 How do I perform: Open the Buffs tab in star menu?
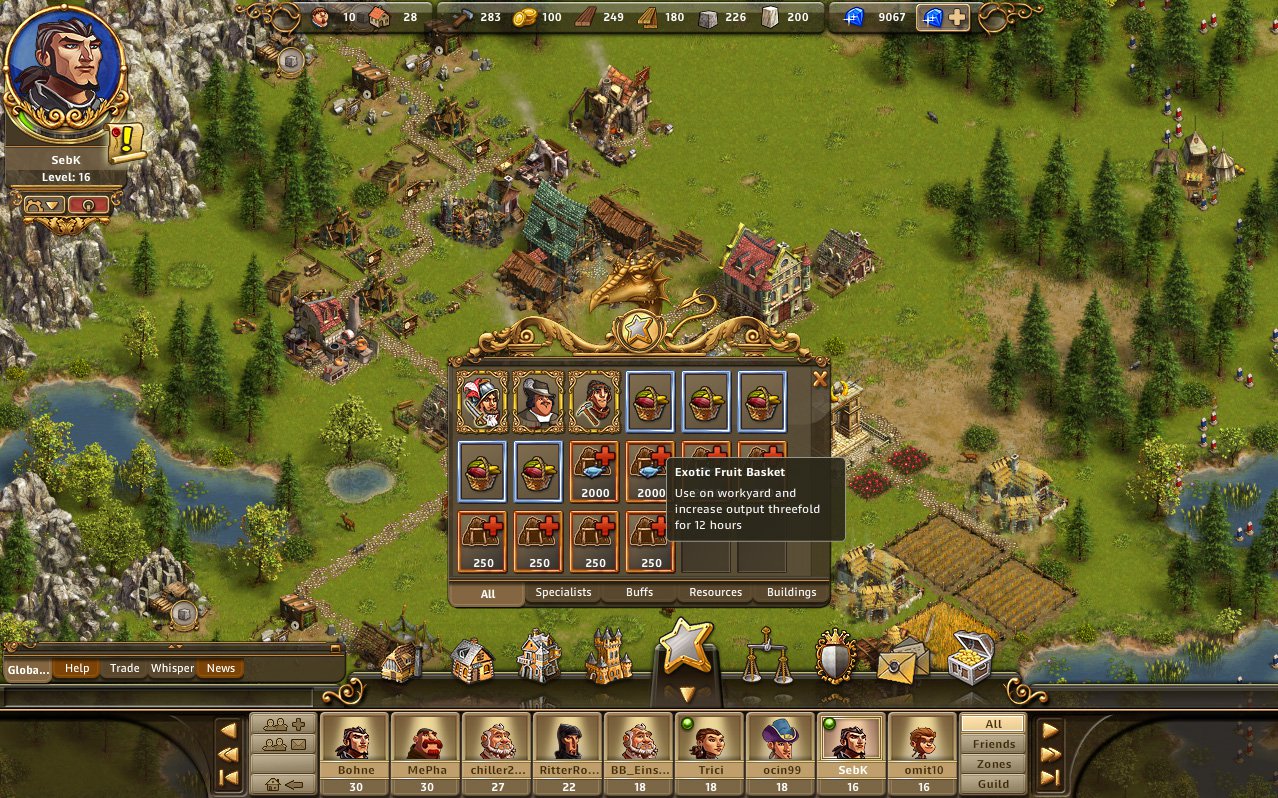[639, 592]
